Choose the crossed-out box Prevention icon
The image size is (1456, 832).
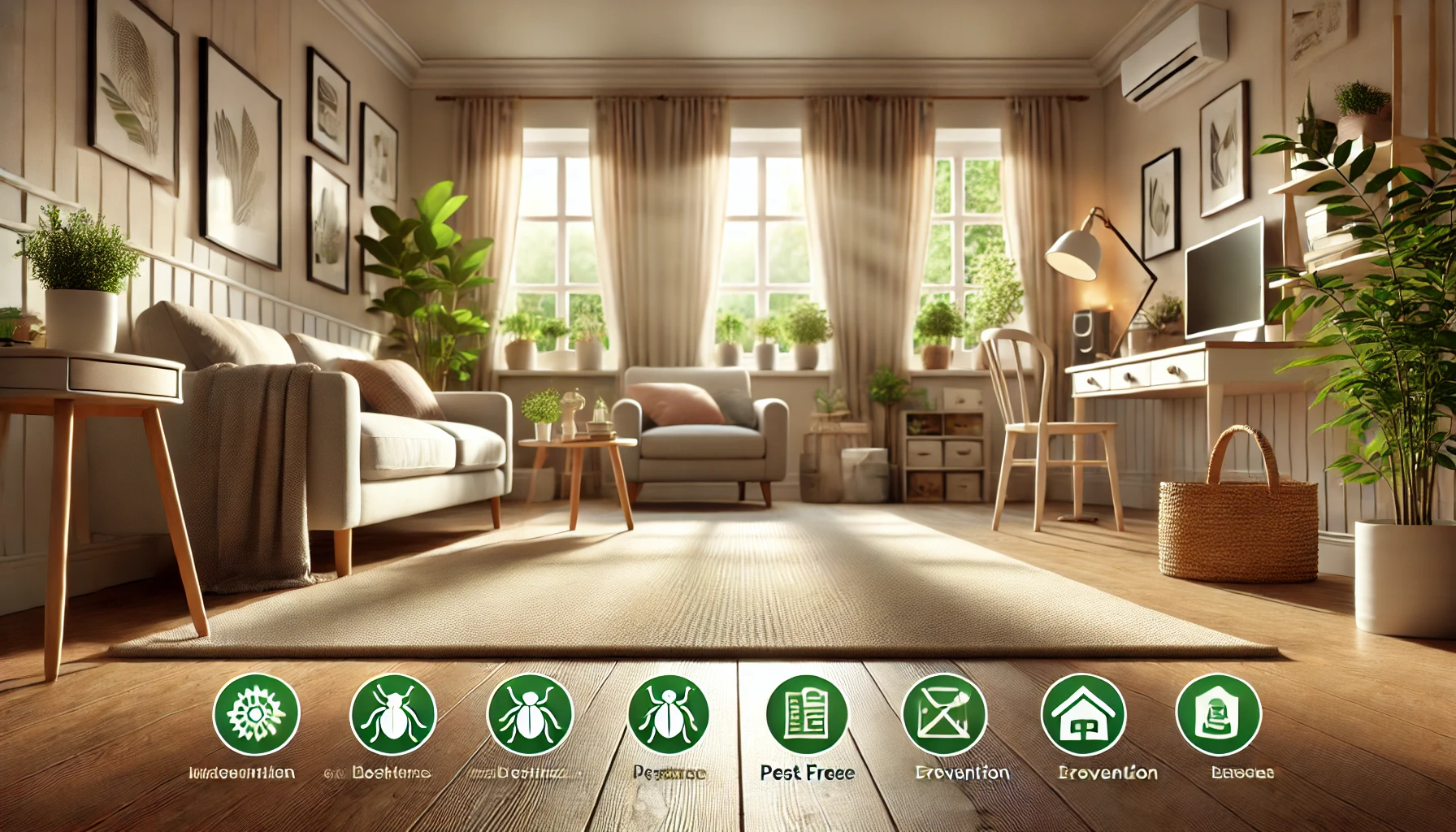click(944, 715)
